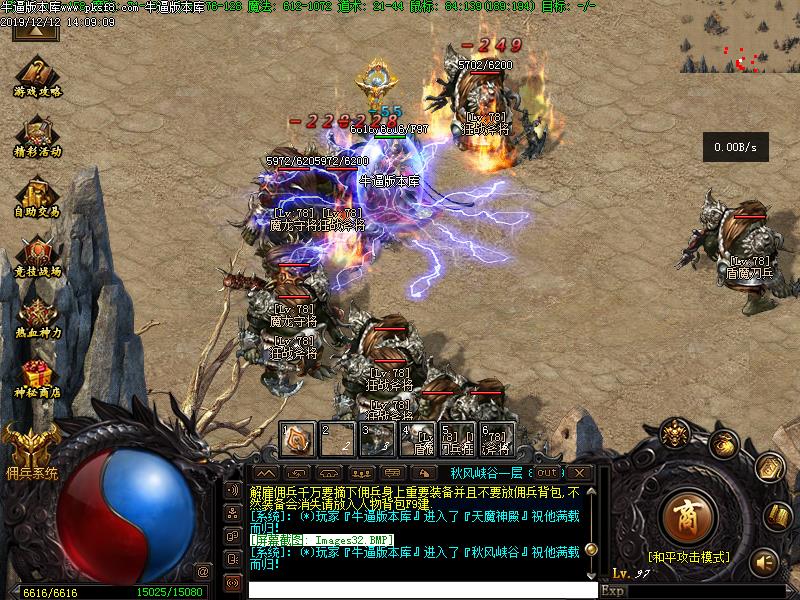Open the 神秘商店 mystery shop

37,378
